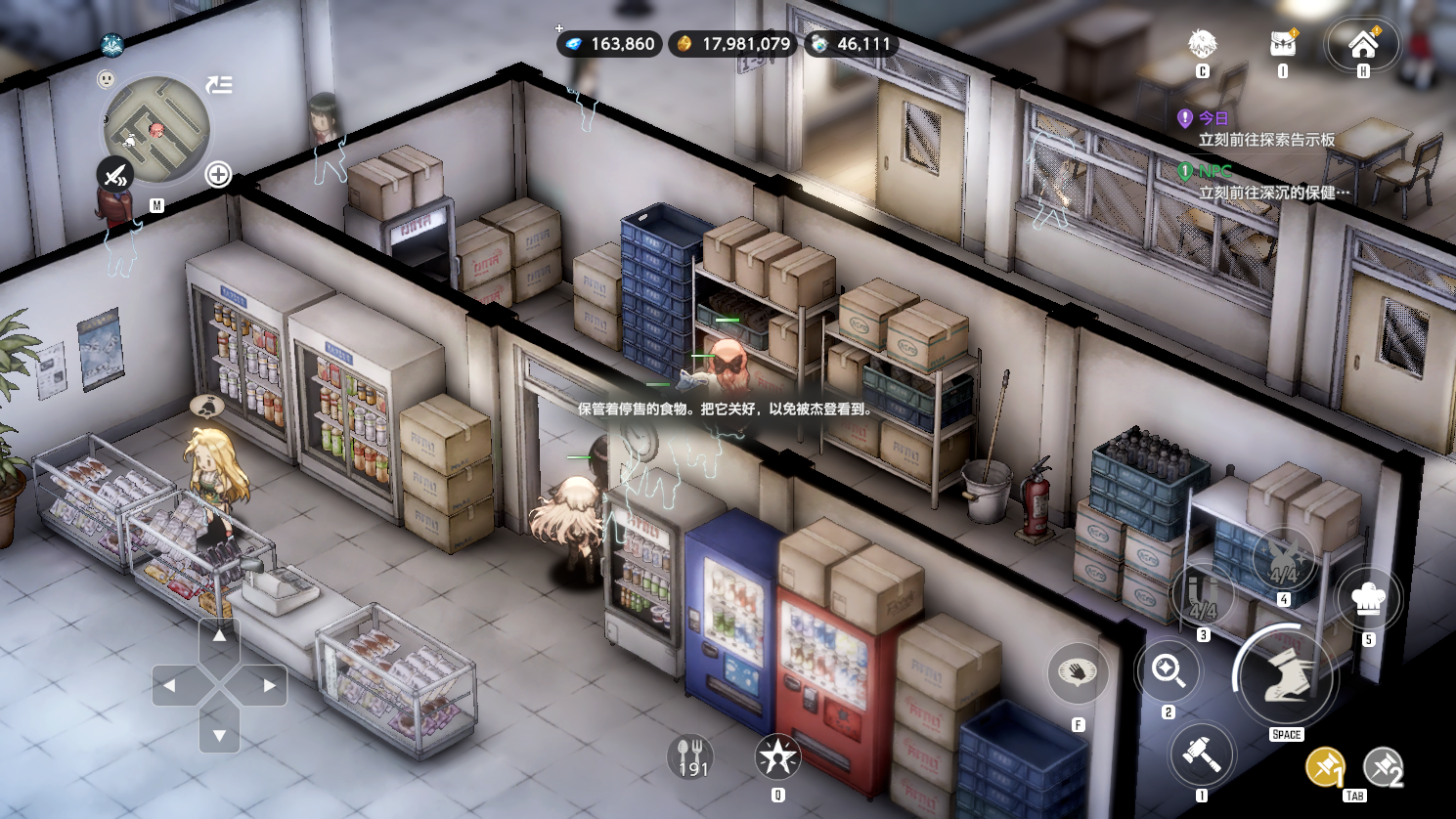The image size is (1456, 819).
Task: Click the list arrow icon above the minimap
Action: pyautogui.click(x=219, y=85)
